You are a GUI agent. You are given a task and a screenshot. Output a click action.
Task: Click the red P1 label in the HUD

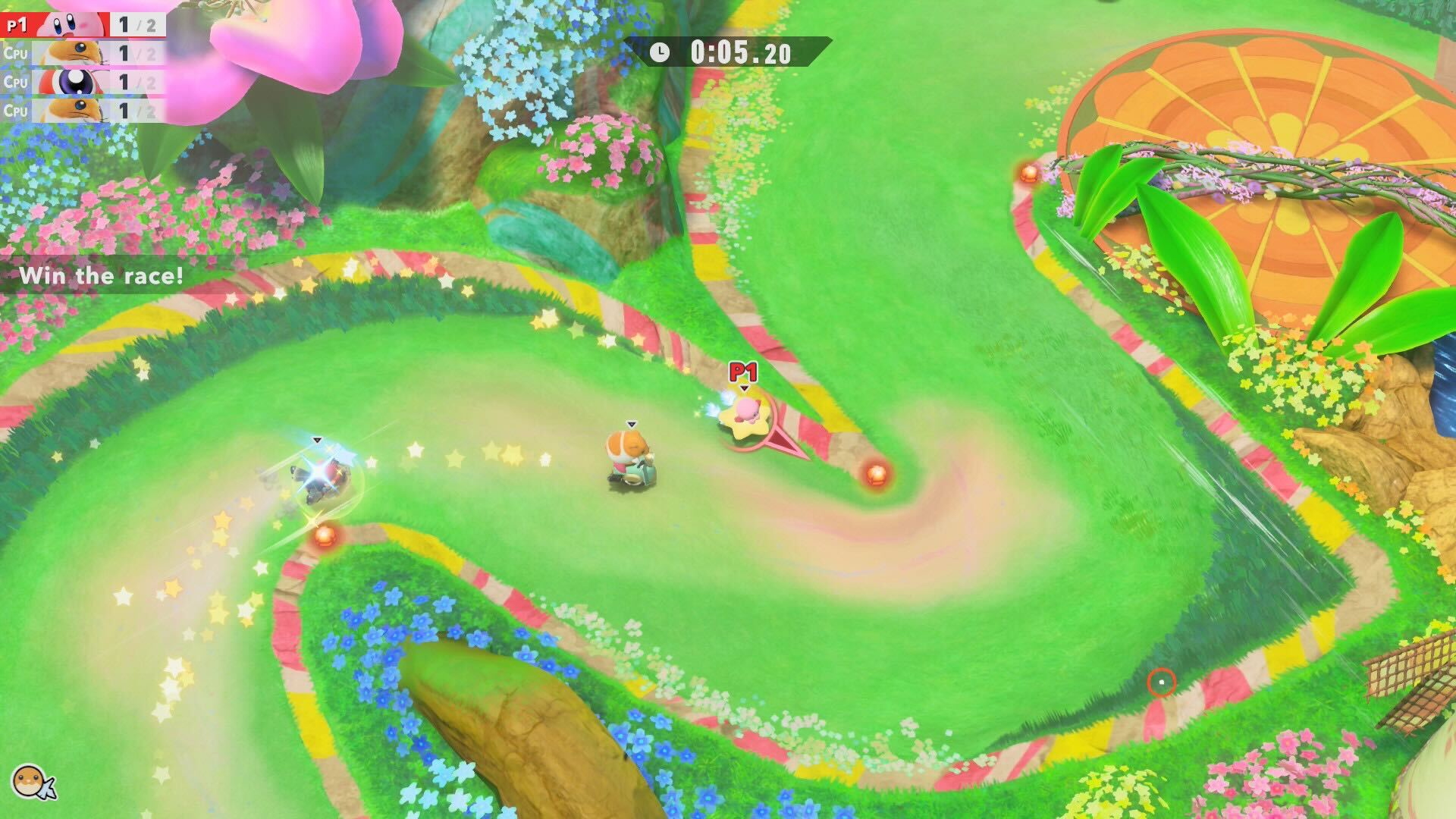17,23
